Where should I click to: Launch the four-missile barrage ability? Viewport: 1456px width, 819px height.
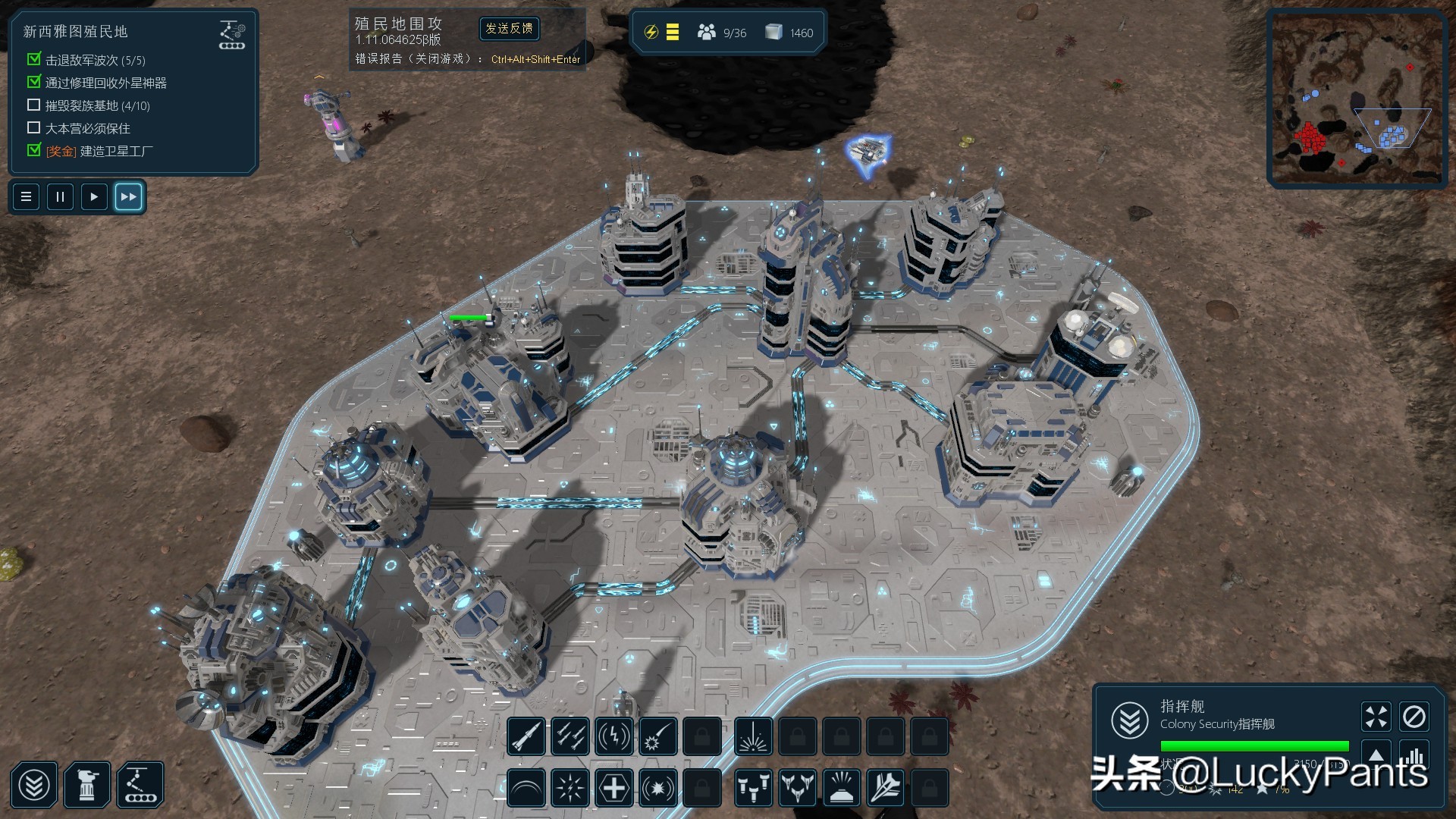pos(570,736)
